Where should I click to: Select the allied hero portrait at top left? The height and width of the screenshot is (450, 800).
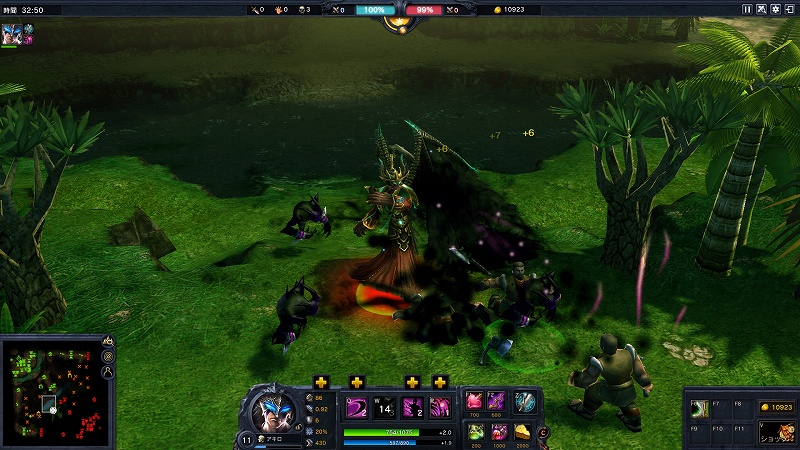11,33
